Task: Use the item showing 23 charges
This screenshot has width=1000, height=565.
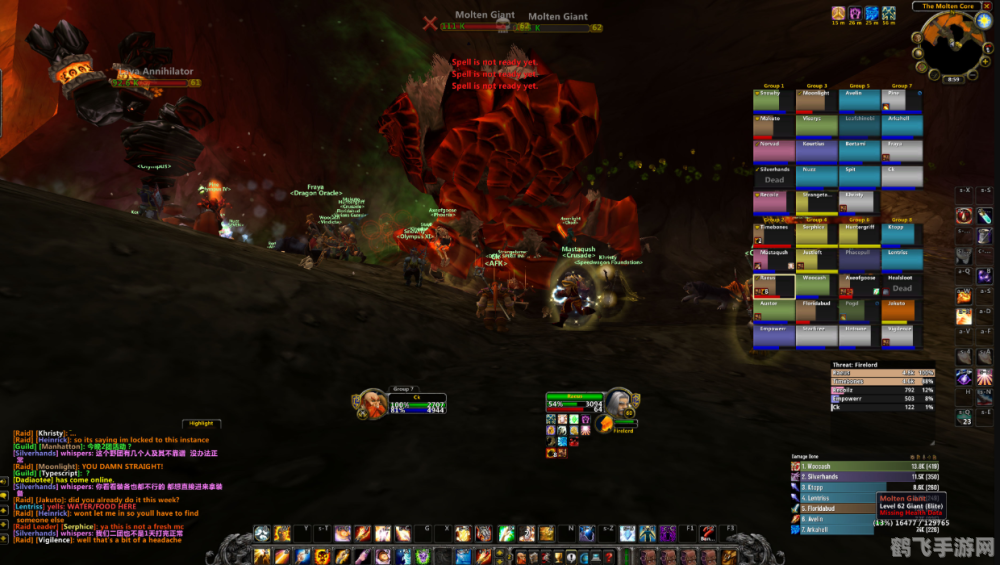Action: (x=965, y=415)
